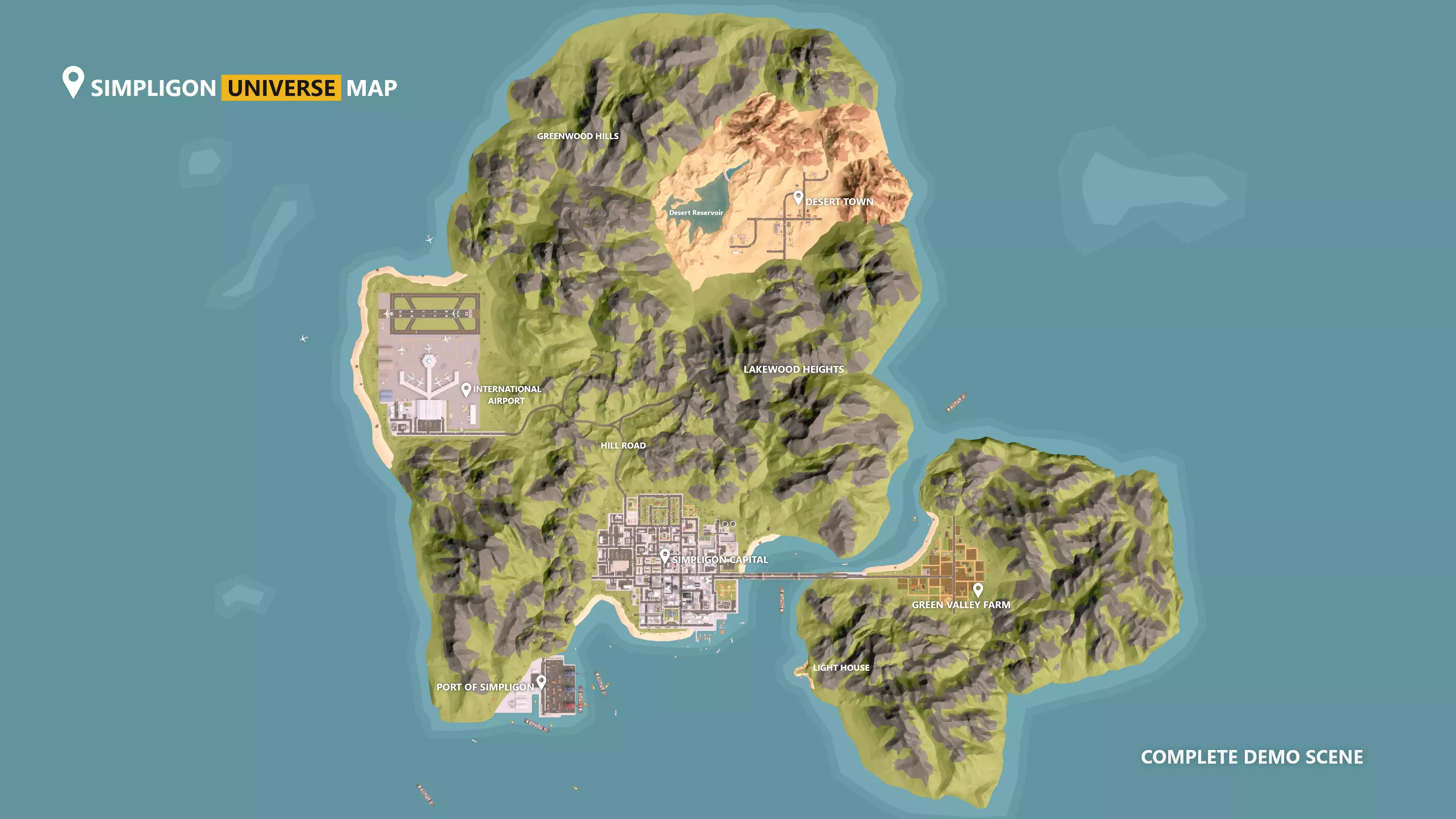Select the Port of Simpligon pin

541,682
